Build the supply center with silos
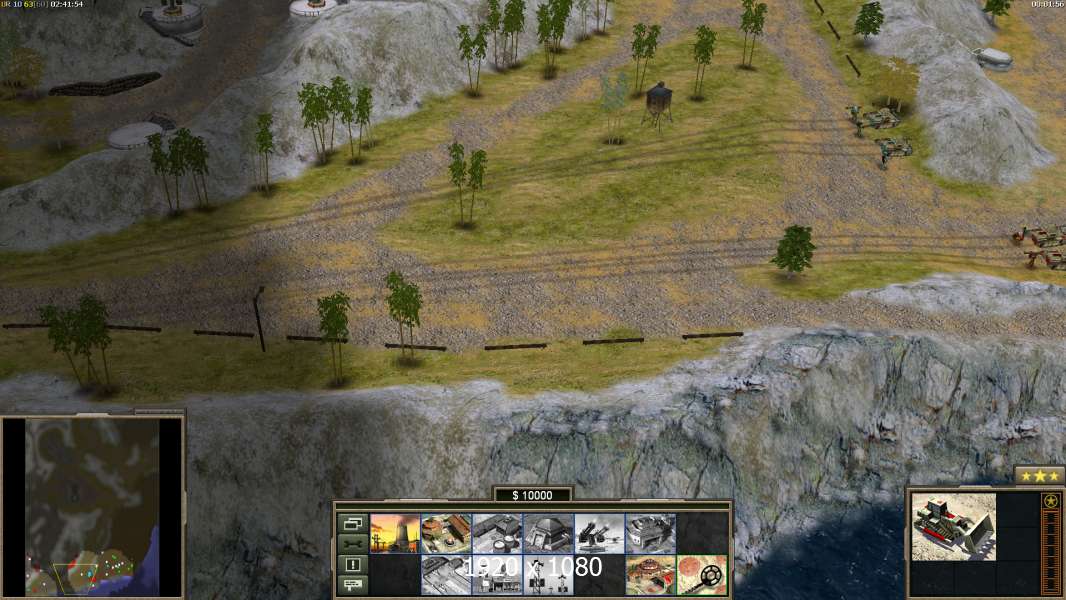The height and width of the screenshot is (600, 1066). click(x=497, y=534)
